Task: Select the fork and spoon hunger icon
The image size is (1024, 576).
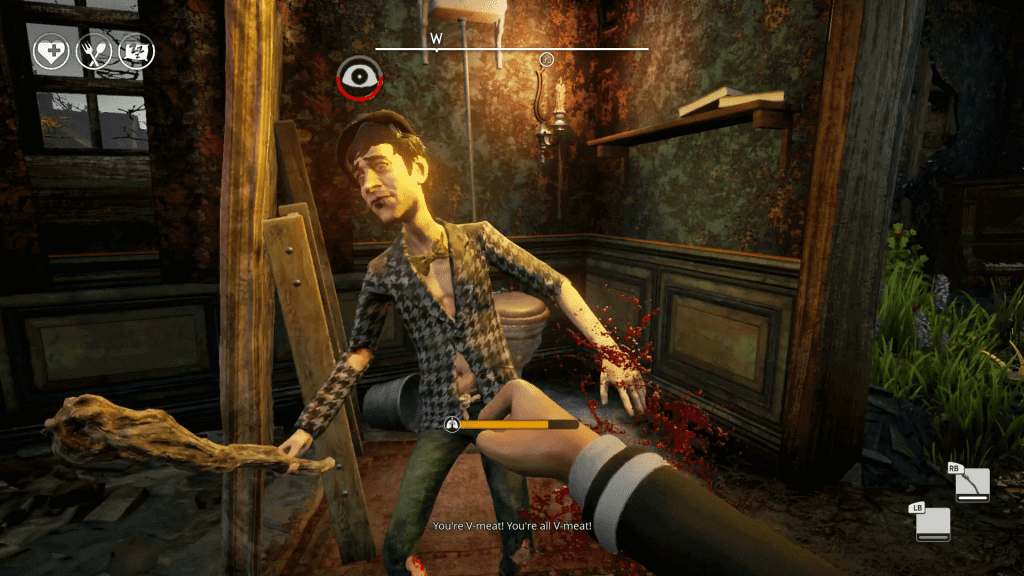Action: point(94,52)
